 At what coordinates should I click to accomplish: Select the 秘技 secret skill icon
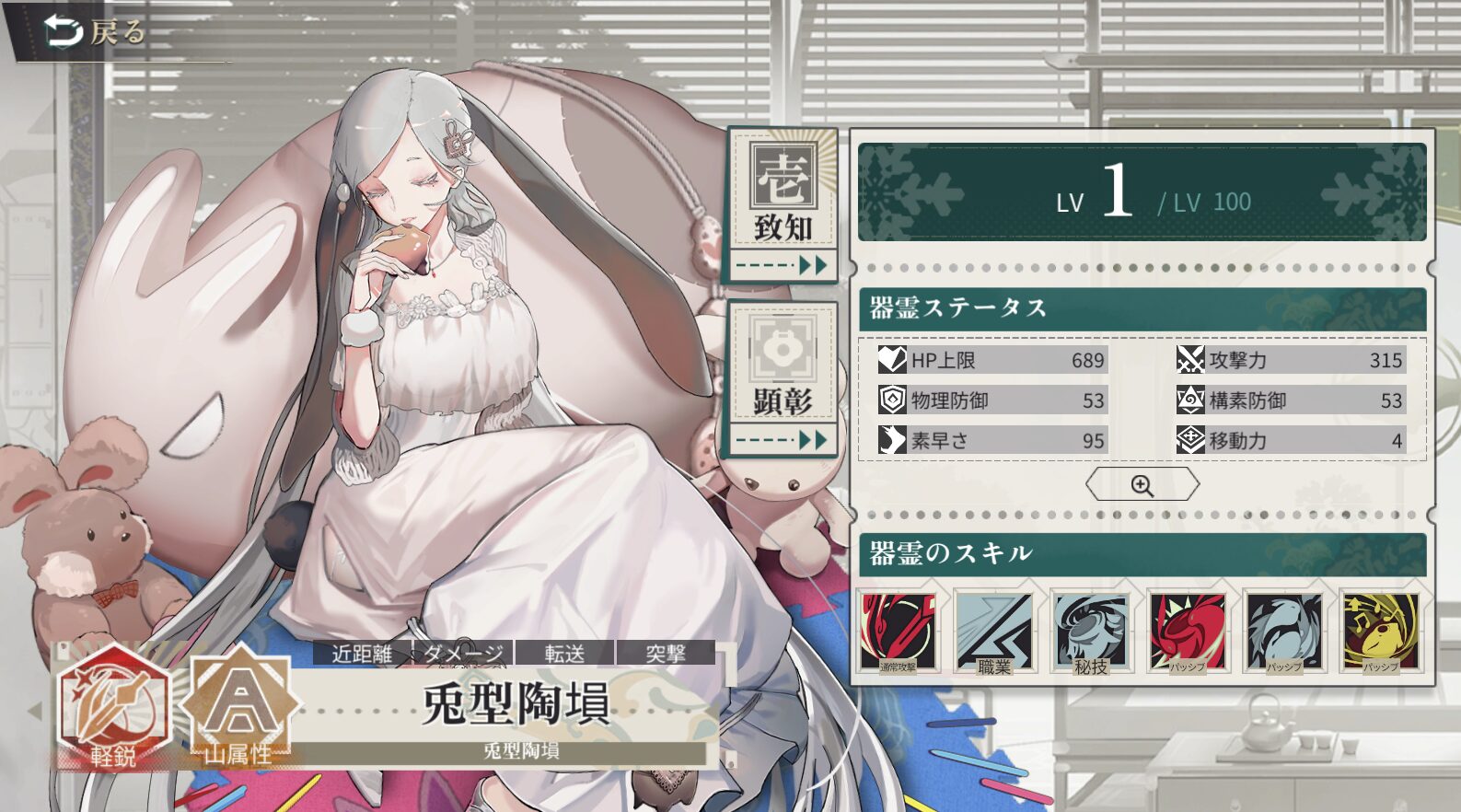tap(1091, 632)
